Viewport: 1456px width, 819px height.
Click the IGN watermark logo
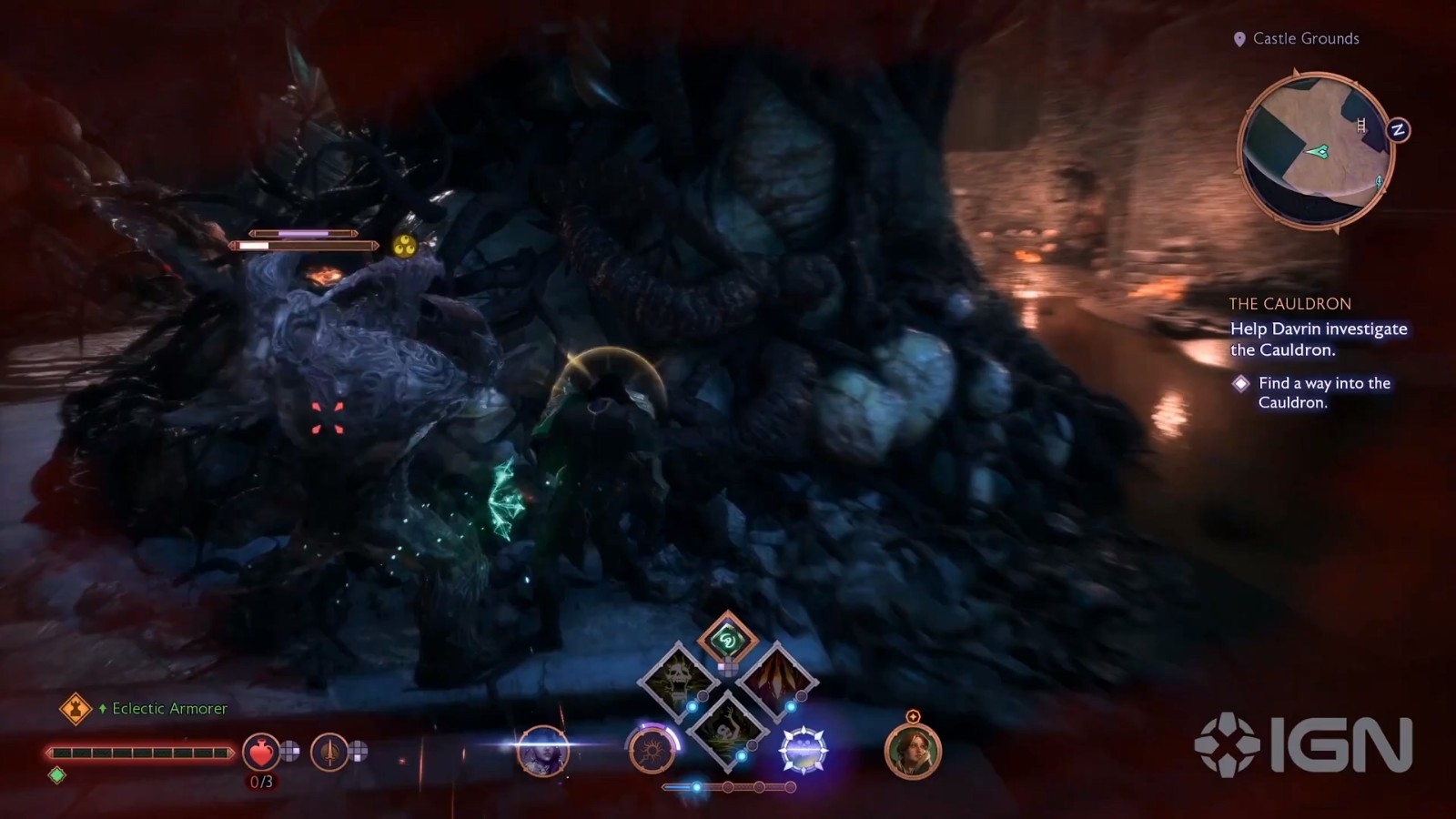pyautogui.click(x=1304, y=746)
